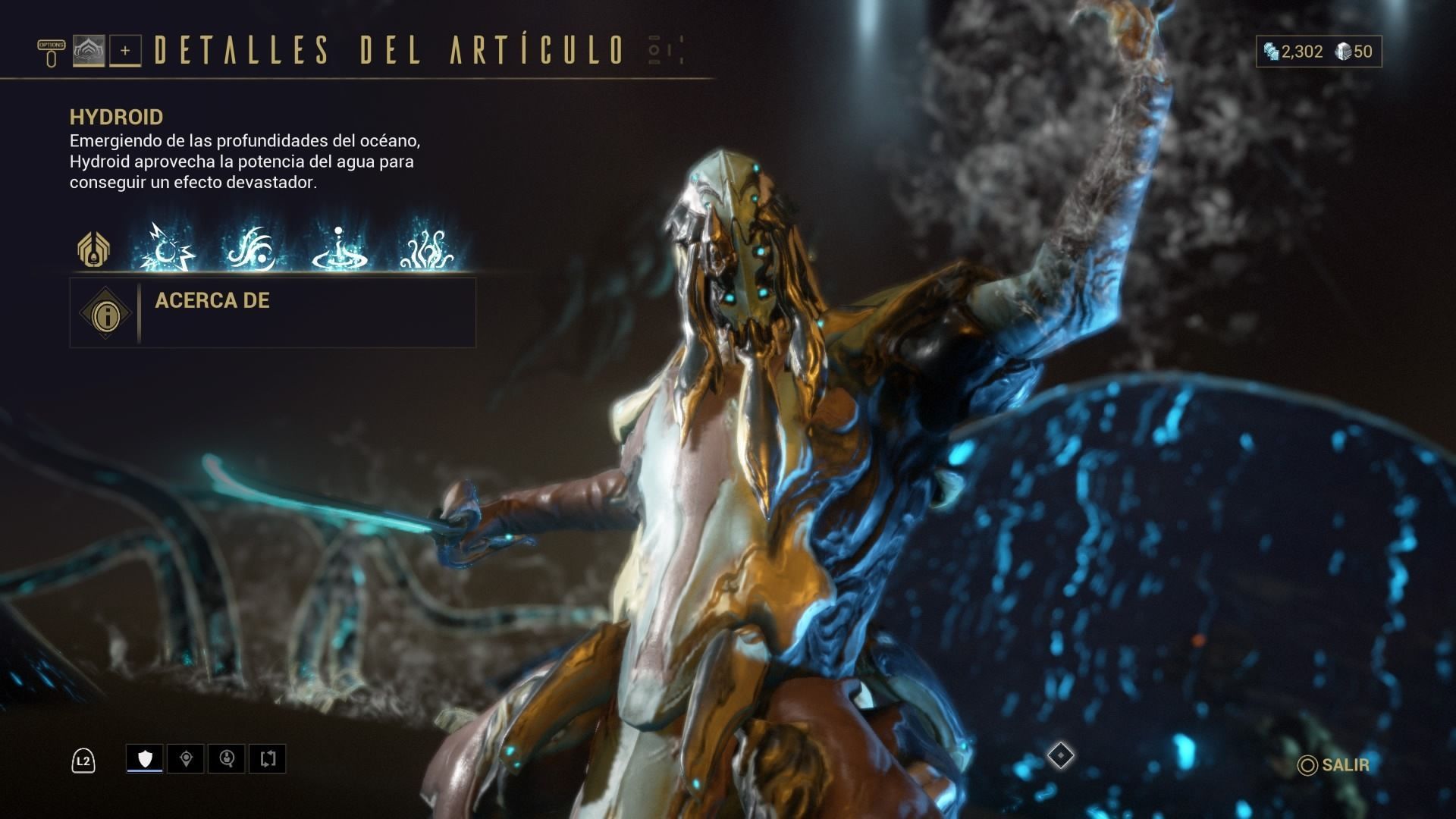This screenshot has height=819, width=1456.
Task: Toggle the info circle beside ACERCA DE
Action: point(105,313)
